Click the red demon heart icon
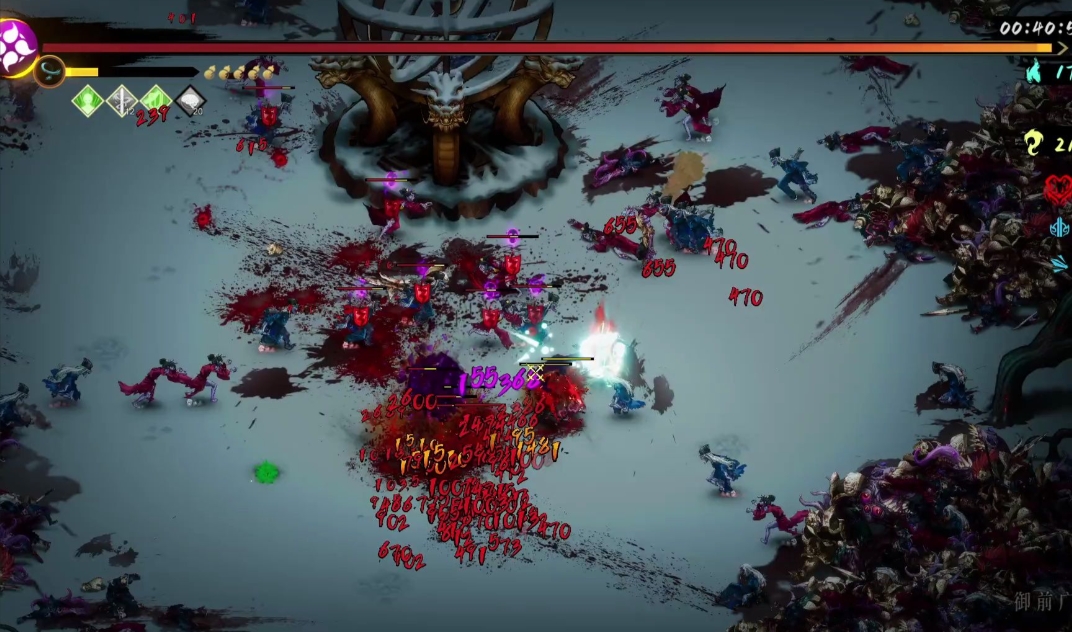Image resolution: width=1072 pixels, height=632 pixels. pyautogui.click(x=1058, y=188)
